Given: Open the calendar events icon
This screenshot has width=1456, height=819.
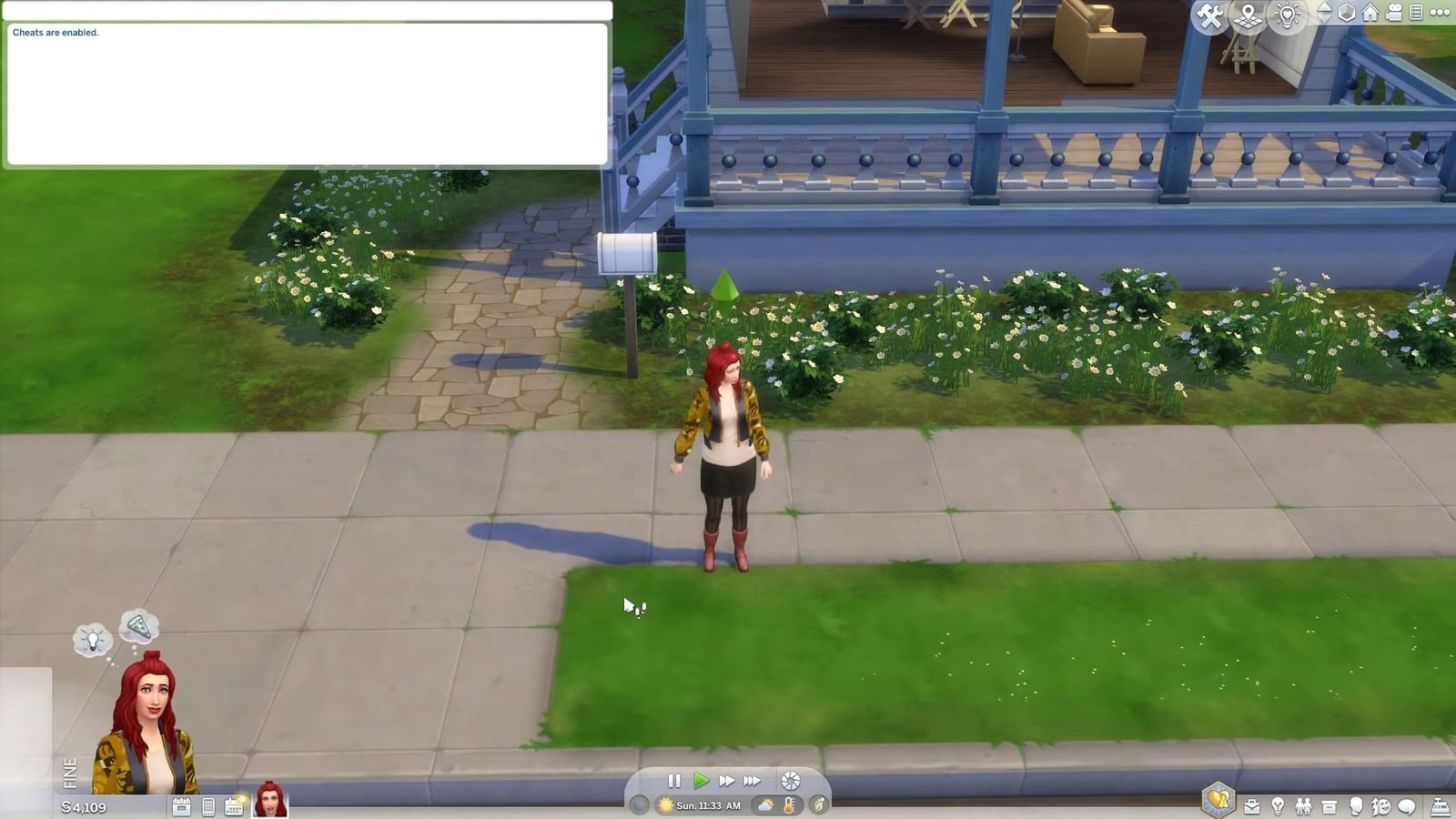Looking at the screenshot, I should [x=235, y=806].
